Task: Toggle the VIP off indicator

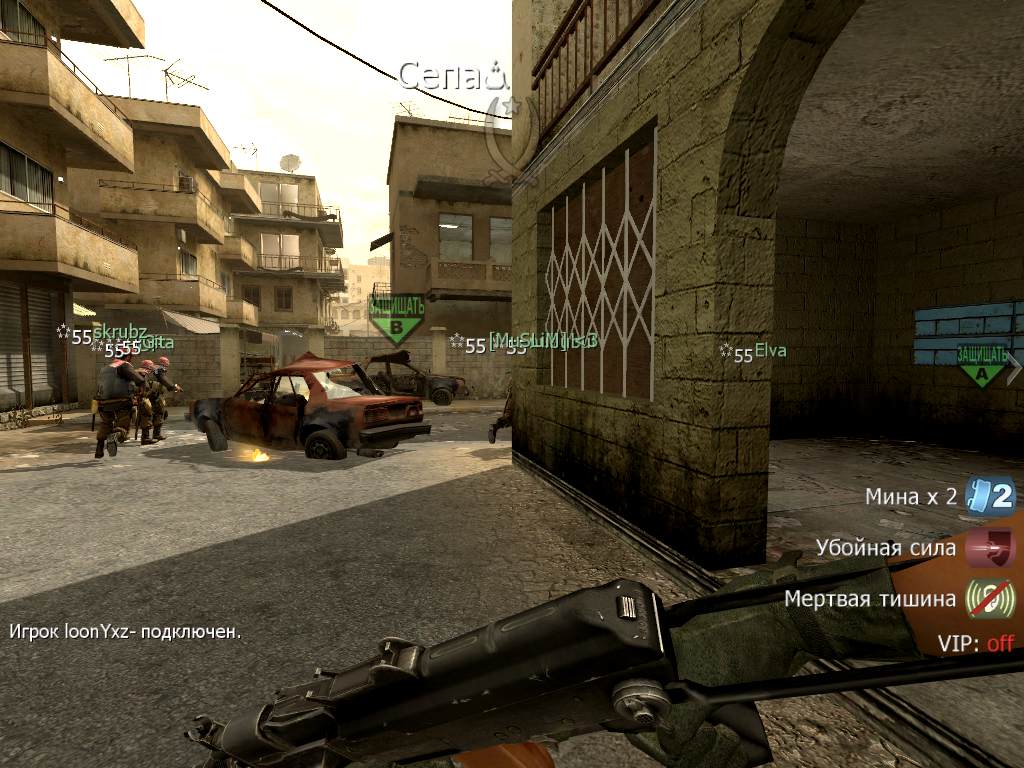Action: 975,643
